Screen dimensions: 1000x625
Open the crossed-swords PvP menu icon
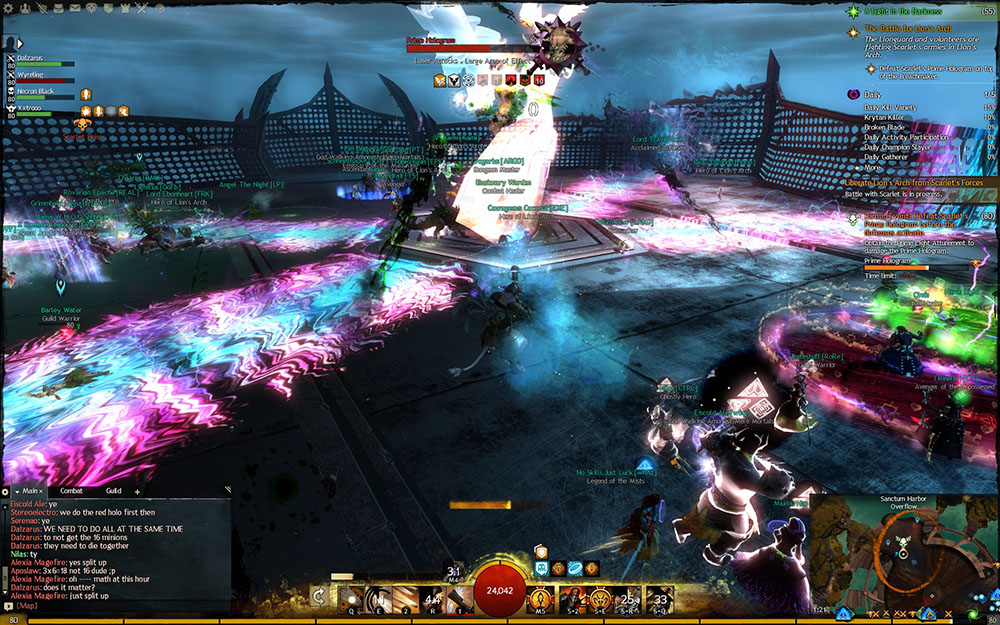tap(141, 7)
